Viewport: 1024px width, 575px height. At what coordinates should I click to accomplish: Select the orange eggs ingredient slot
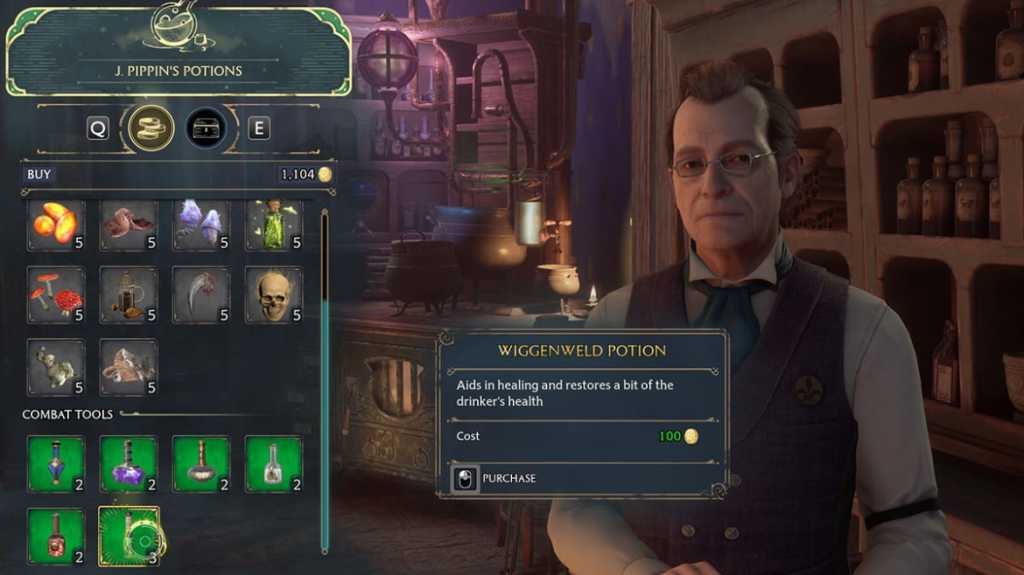pyautogui.click(x=56, y=225)
